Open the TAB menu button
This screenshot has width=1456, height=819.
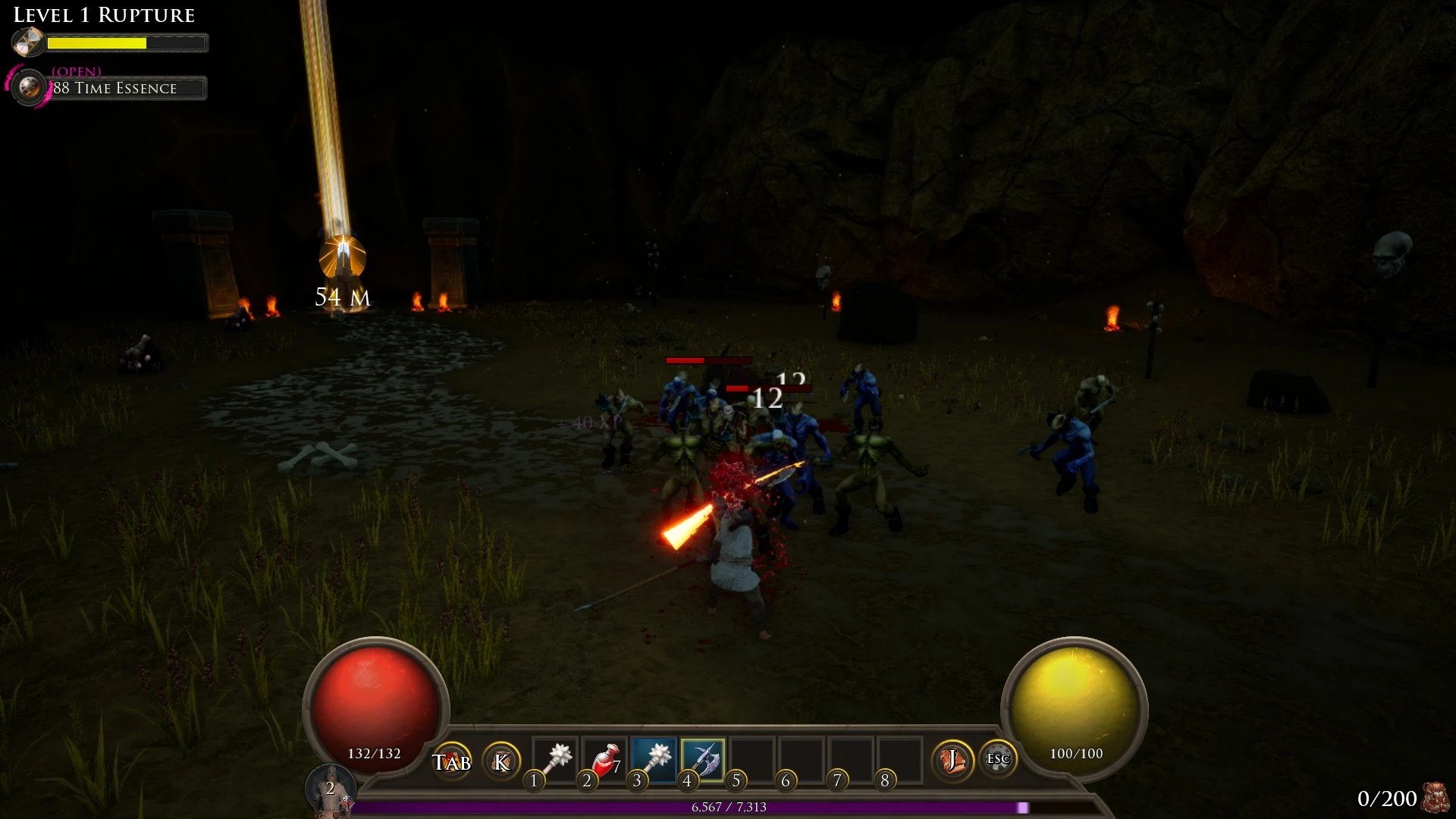pyautogui.click(x=452, y=761)
